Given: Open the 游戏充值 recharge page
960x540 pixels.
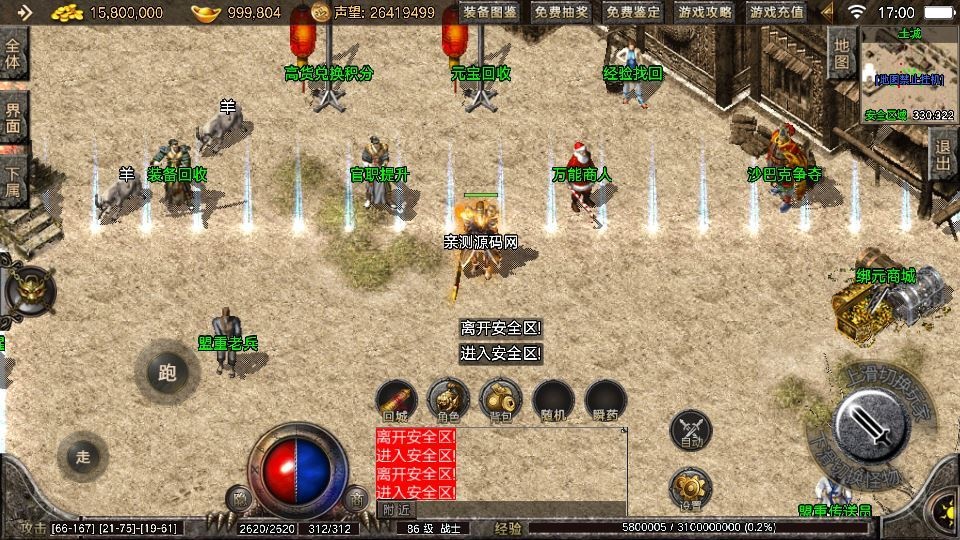Looking at the screenshot, I should click(x=776, y=13).
